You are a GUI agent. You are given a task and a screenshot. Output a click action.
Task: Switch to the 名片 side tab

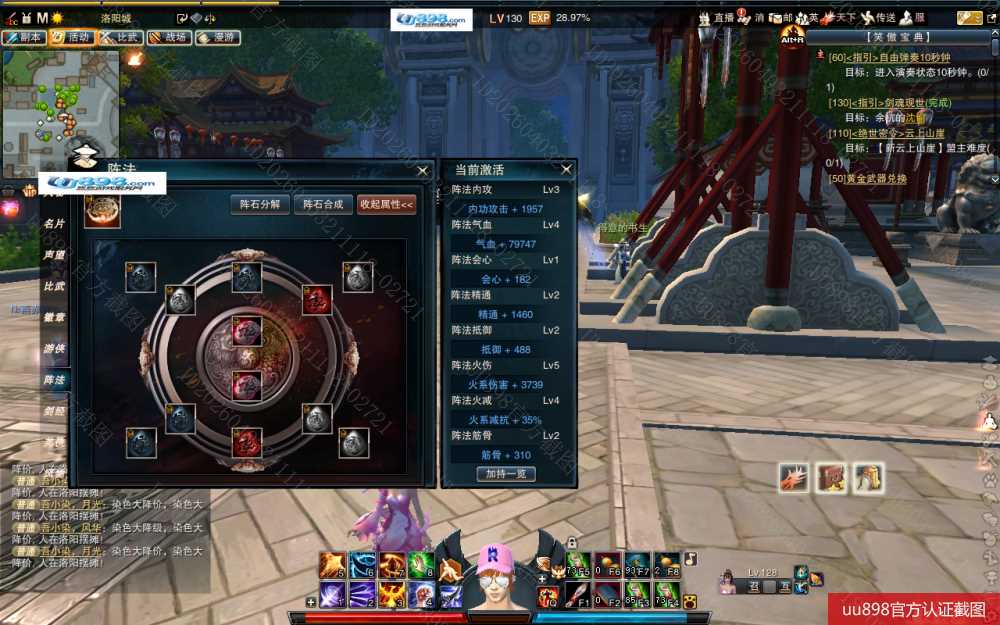(x=54, y=224)
